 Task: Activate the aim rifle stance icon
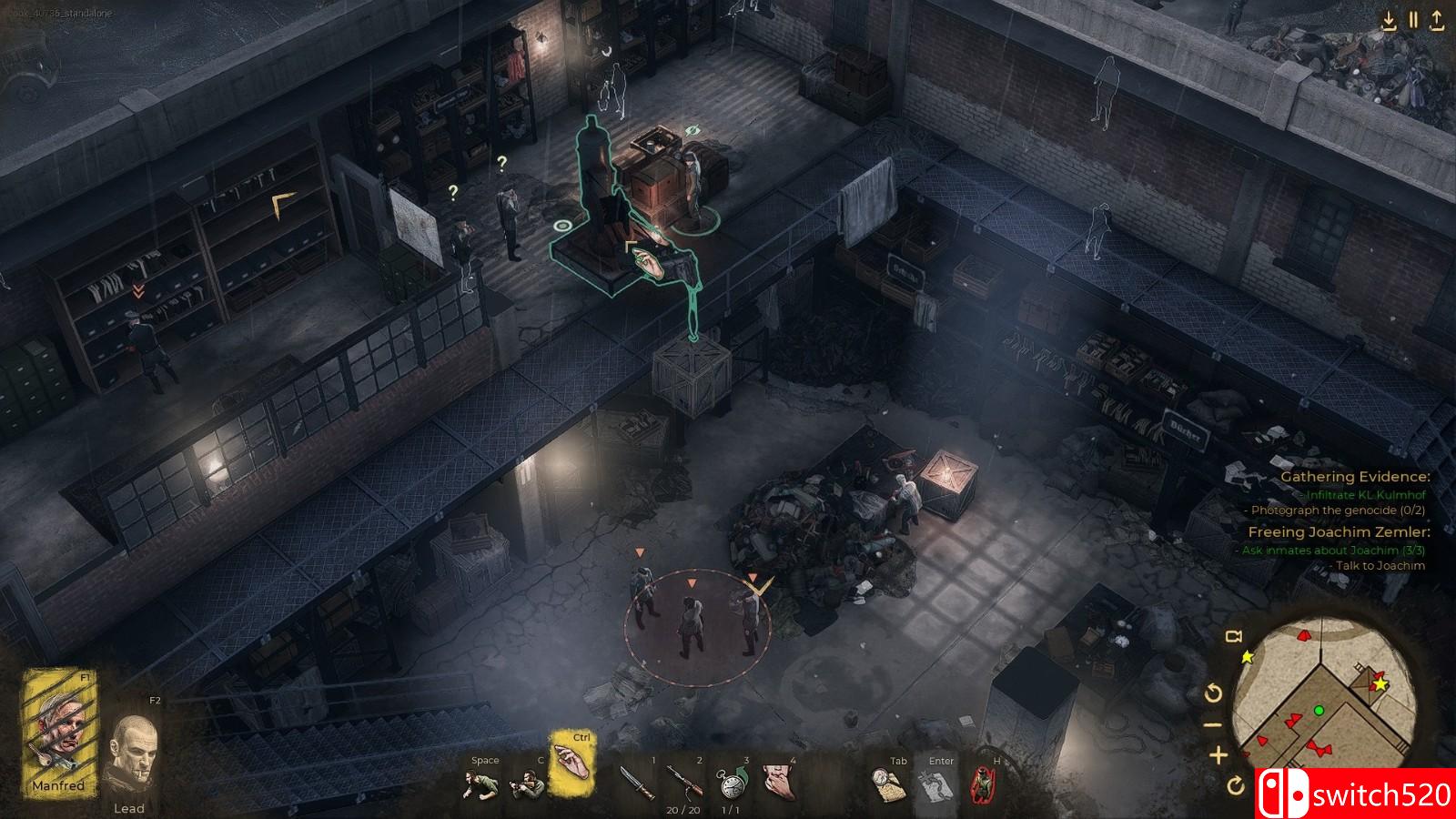tap(527, 784)
